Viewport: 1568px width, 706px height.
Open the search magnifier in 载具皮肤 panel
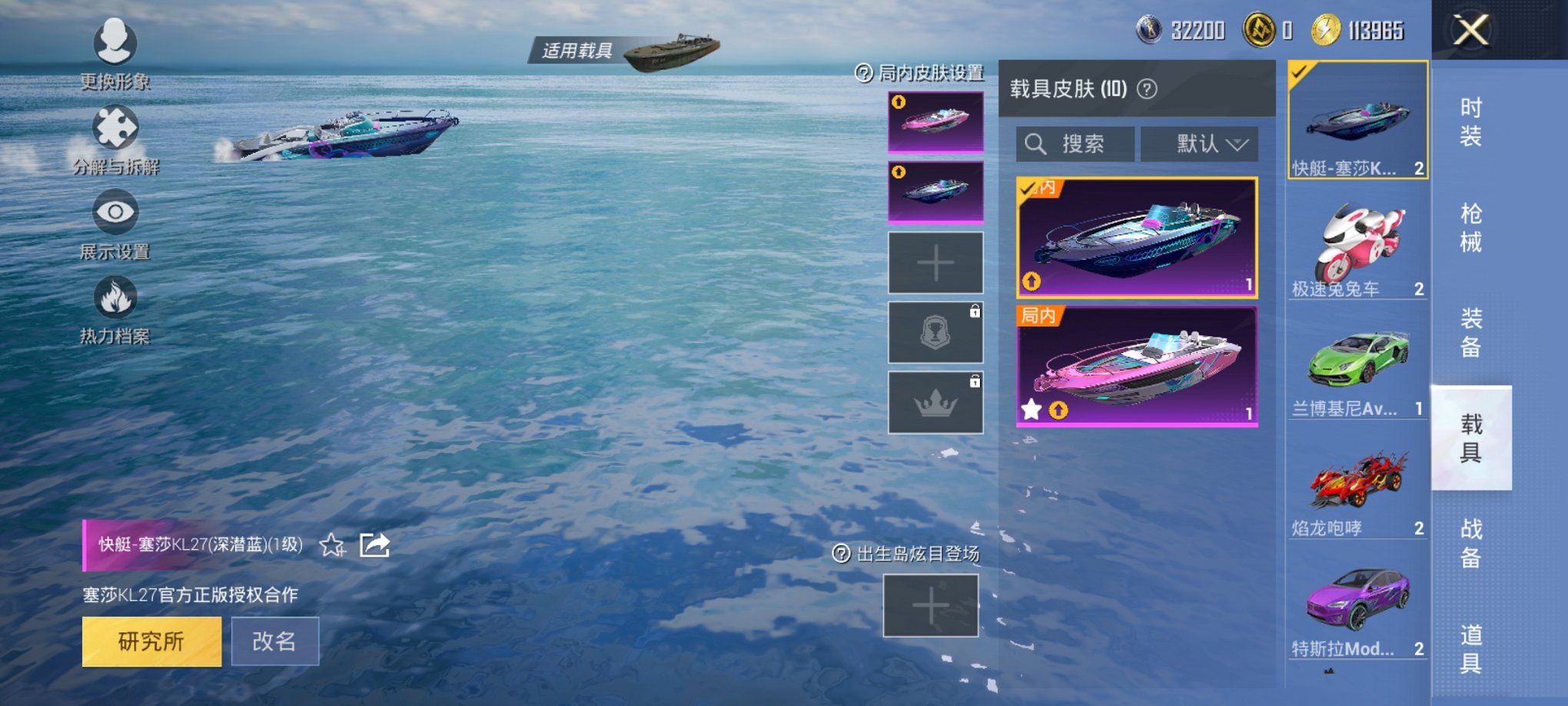pos(1036,145)
